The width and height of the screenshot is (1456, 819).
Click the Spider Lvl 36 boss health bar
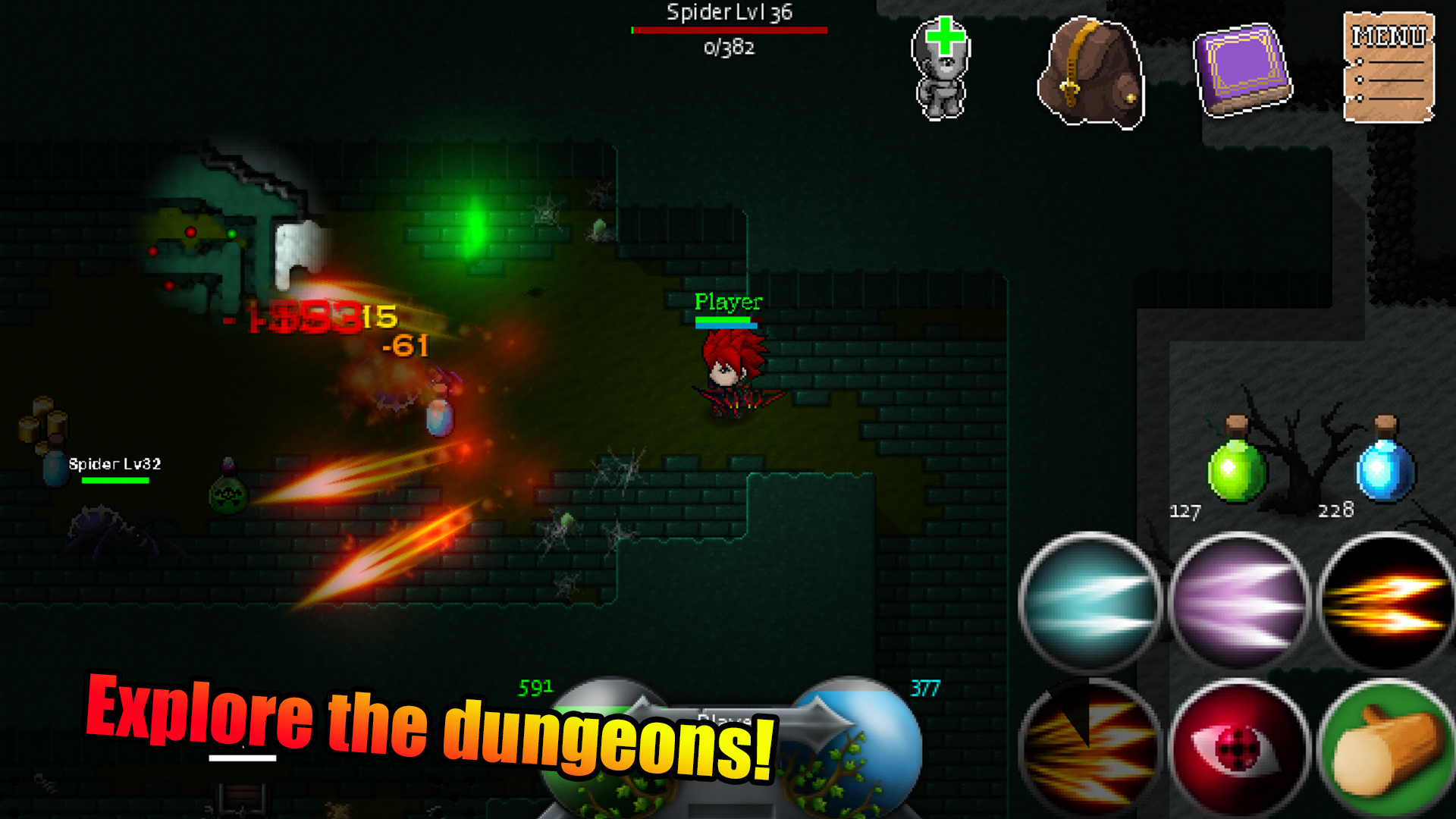click(730, 30)
